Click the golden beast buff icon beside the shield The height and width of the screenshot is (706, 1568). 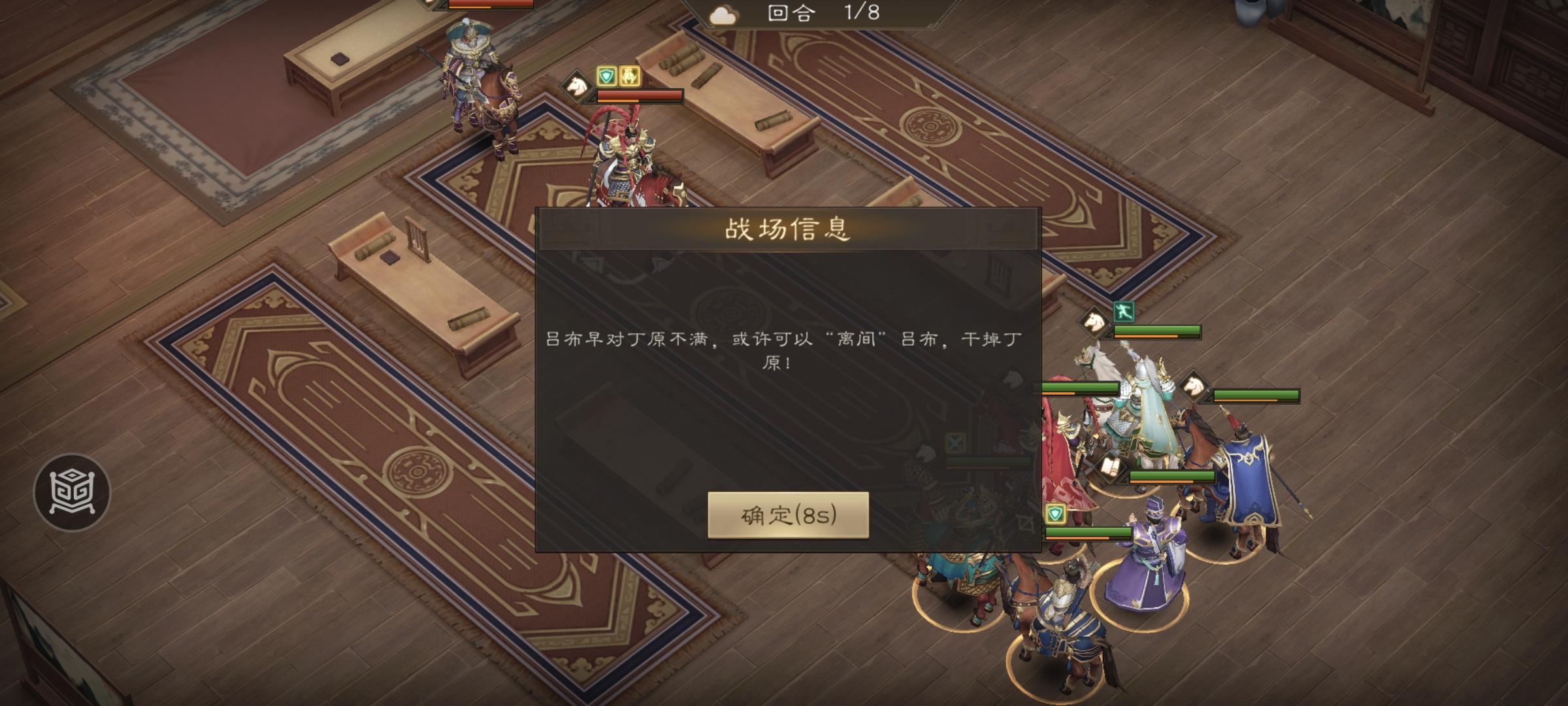630,76
